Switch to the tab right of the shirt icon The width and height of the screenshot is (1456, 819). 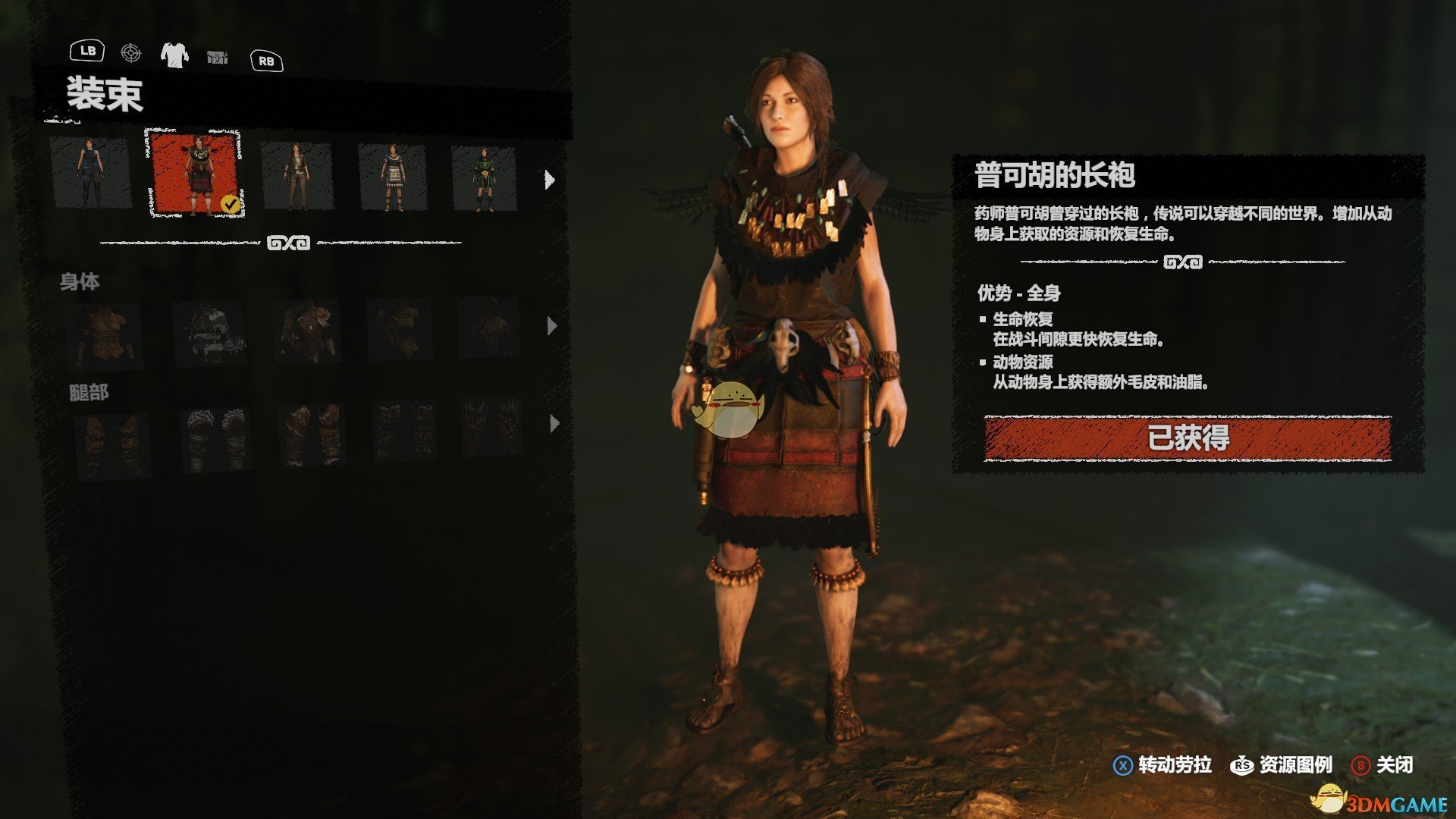coord(217,57)
